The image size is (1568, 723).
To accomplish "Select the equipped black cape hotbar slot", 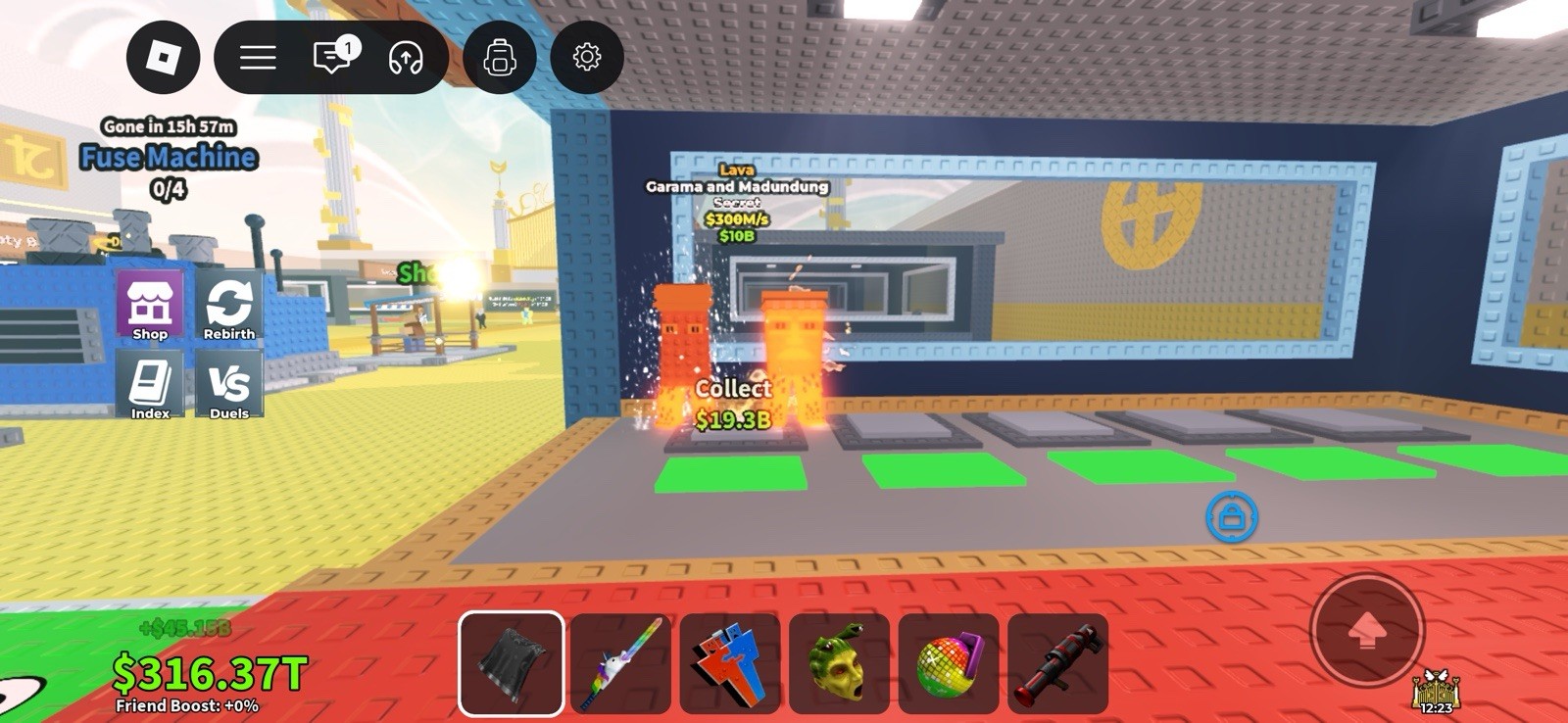I will click(x=511, y=665).
